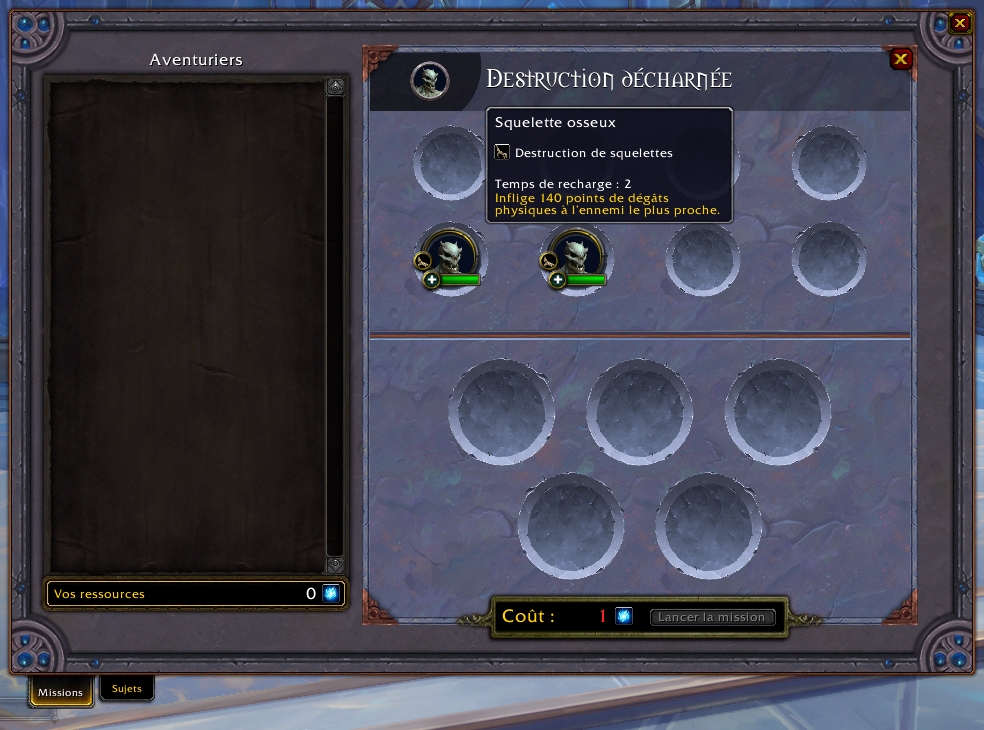Click the Aventuriers list scroll-up arrow
984x730 pixels.
[335, 87]
